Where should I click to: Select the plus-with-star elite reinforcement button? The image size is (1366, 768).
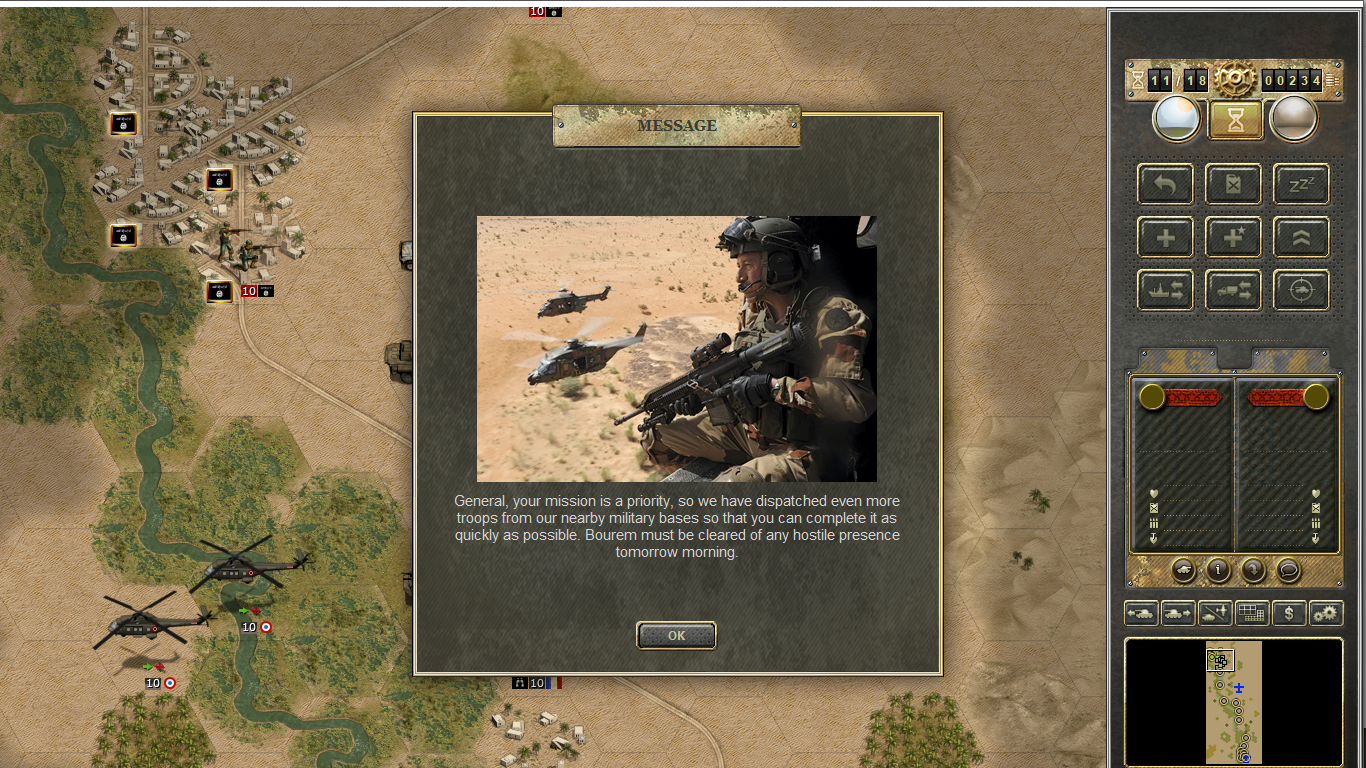point(1233,238)
